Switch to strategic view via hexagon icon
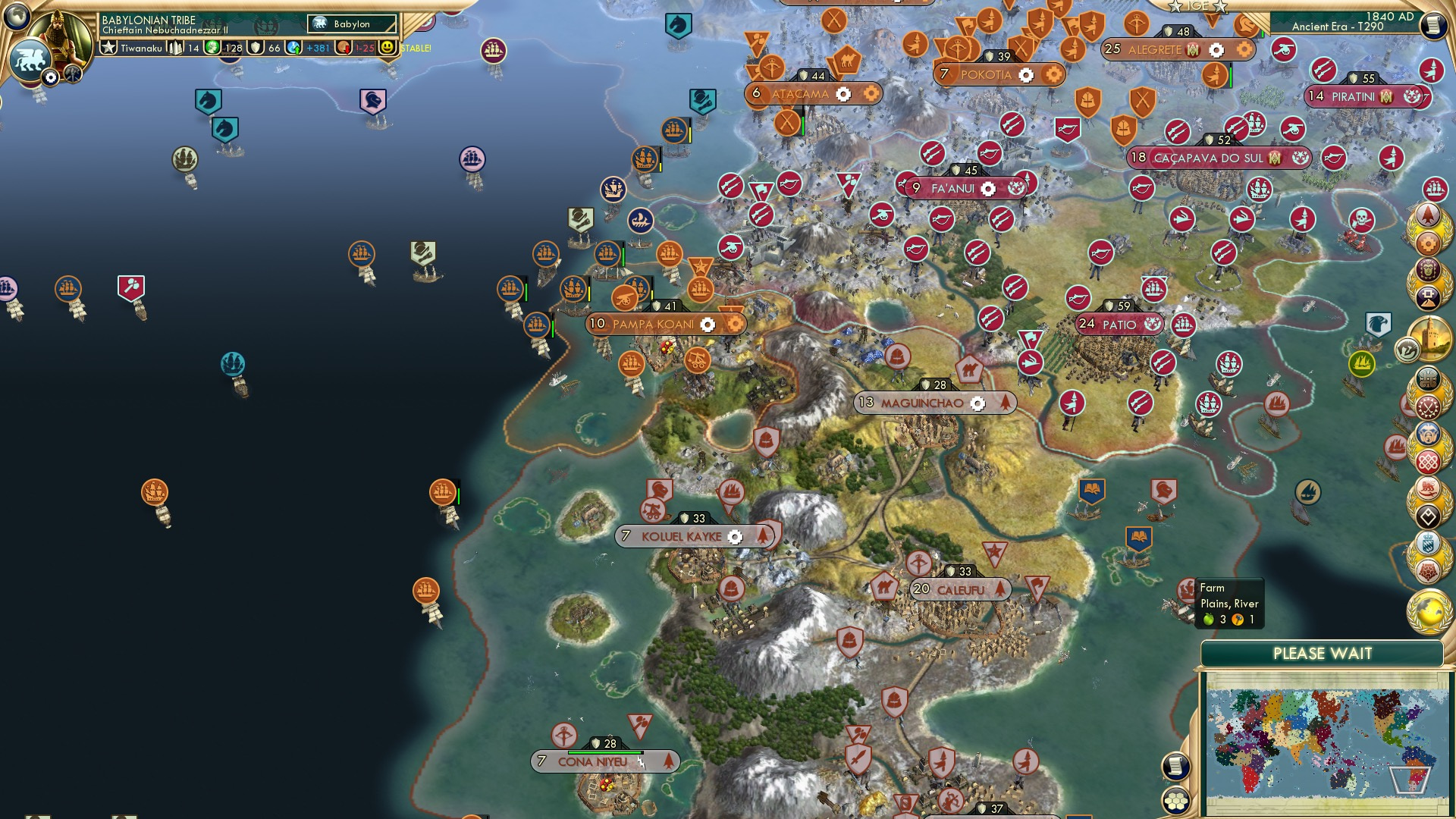Image resolution: width=1456 pixels, height=819 pixels. click(1176, 802)
